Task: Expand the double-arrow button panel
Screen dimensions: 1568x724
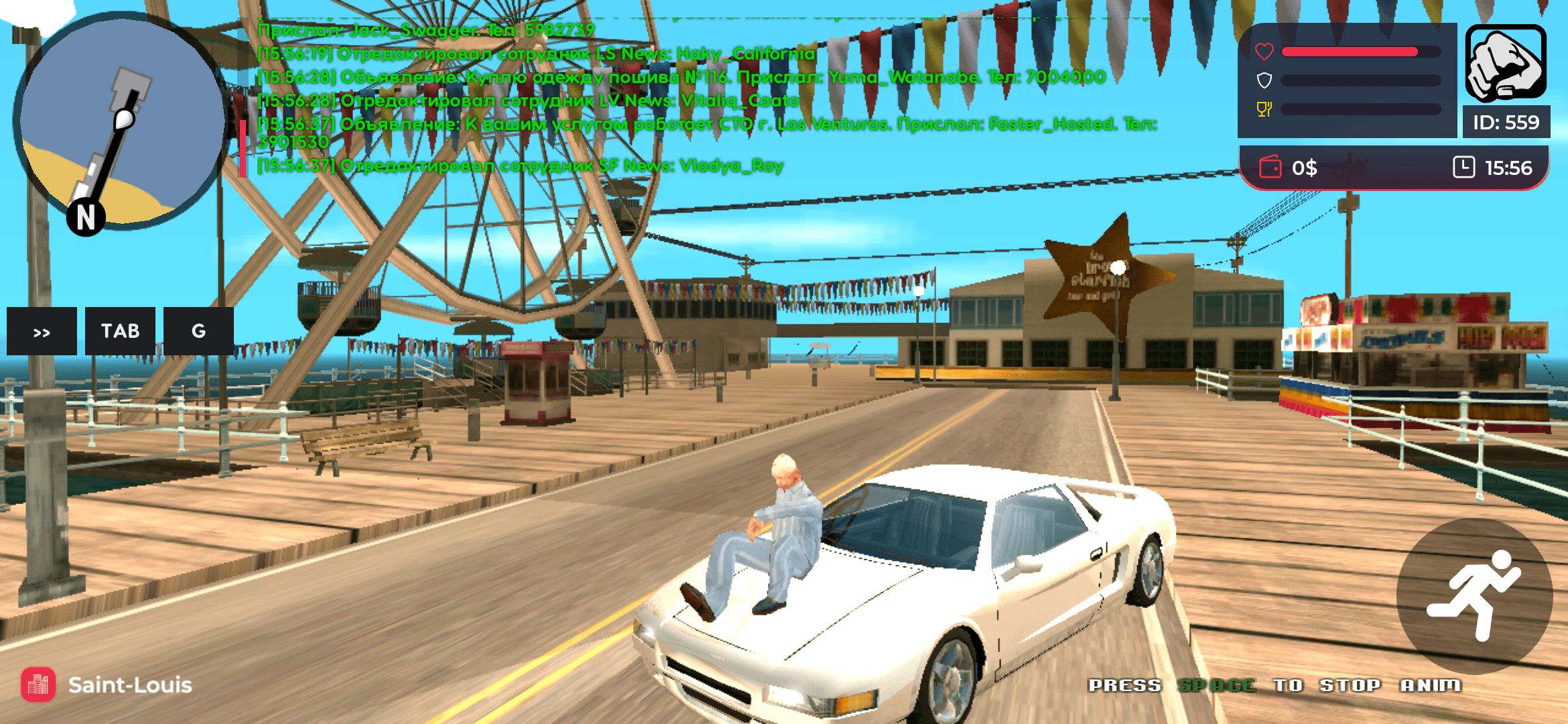Action: pyautogui.click(x=42, y=331)
